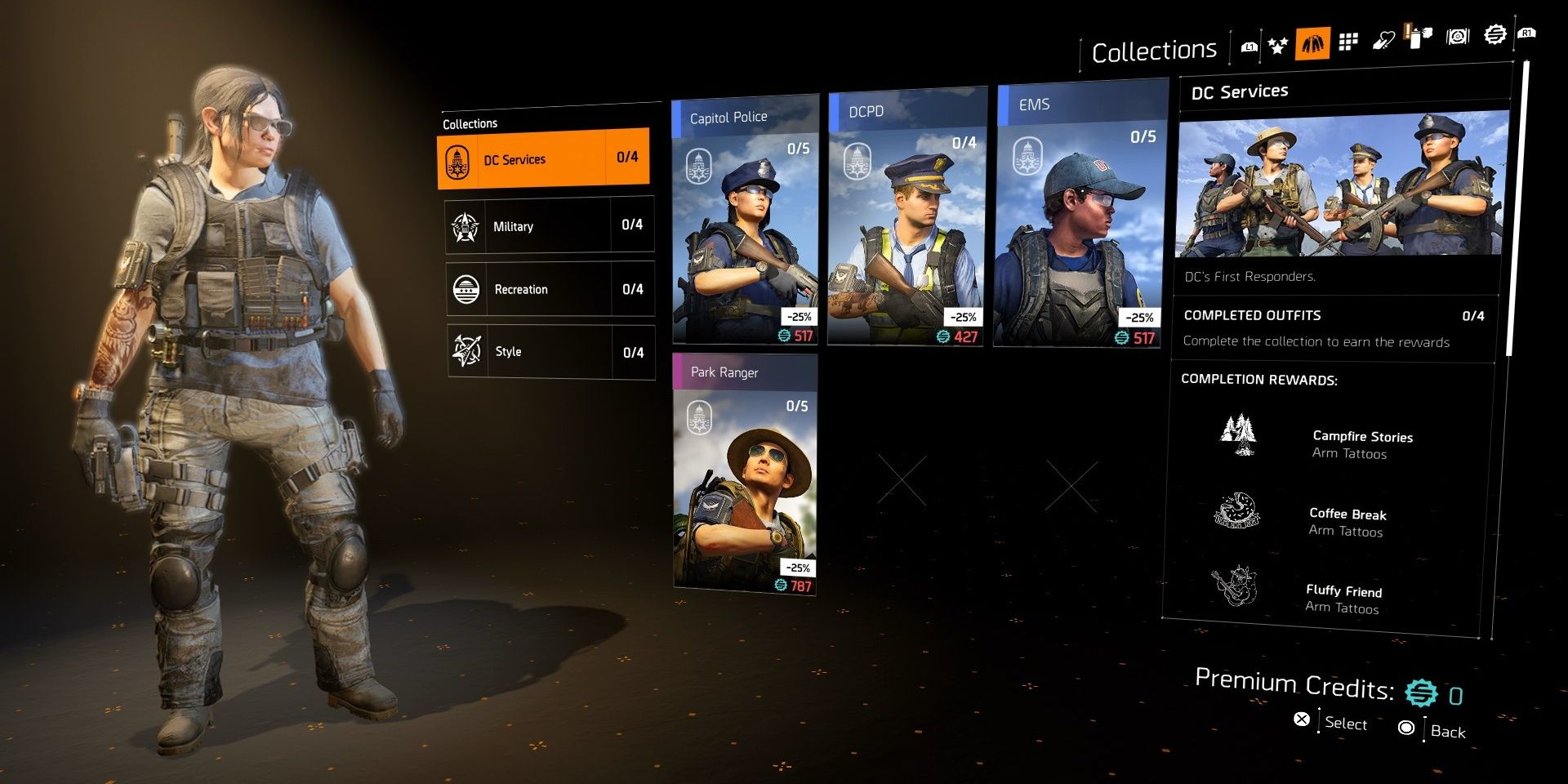The image size is (1568, 784).
Task: Open the spray can tab
Action: point(1419,37)
